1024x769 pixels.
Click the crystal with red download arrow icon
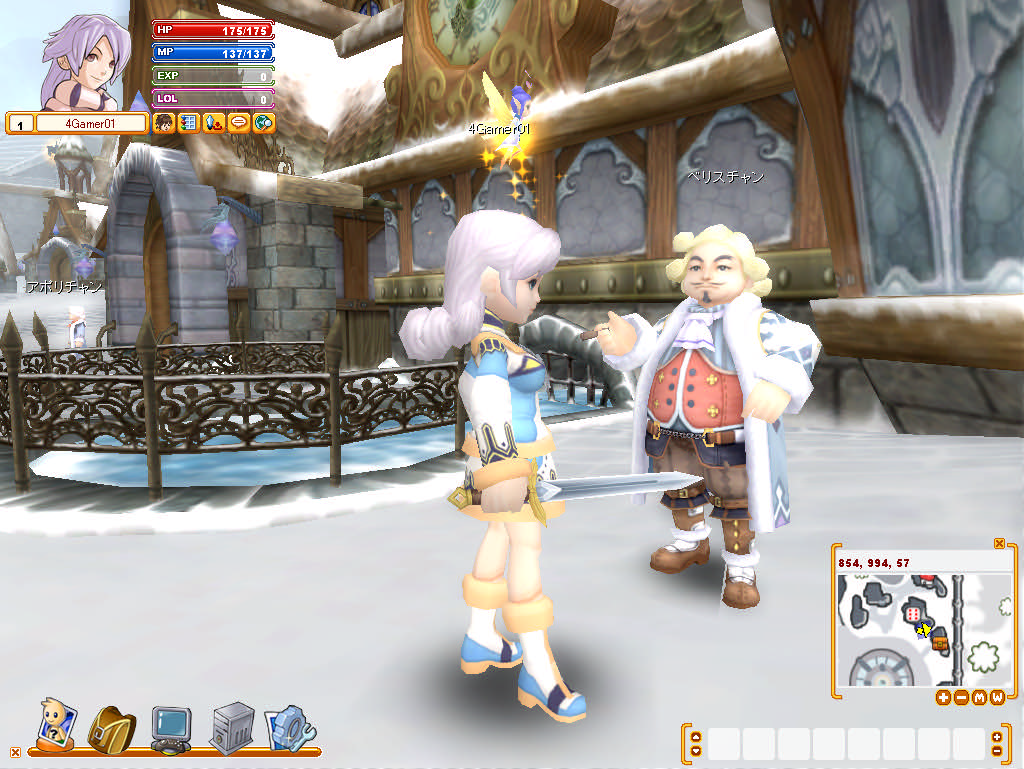(213, 123)
